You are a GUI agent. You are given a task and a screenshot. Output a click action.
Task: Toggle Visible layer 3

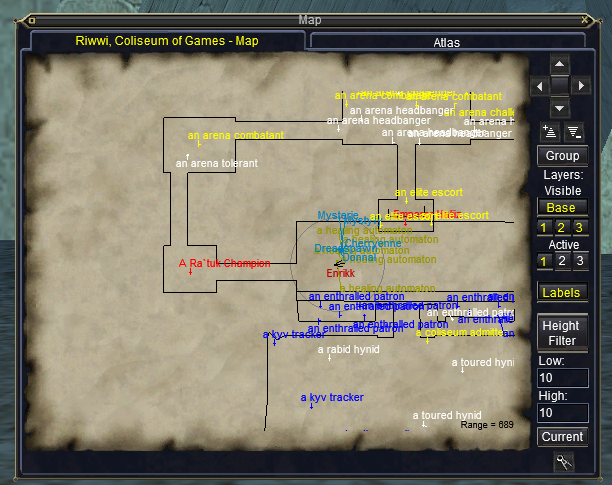click(x=578, y=228)
